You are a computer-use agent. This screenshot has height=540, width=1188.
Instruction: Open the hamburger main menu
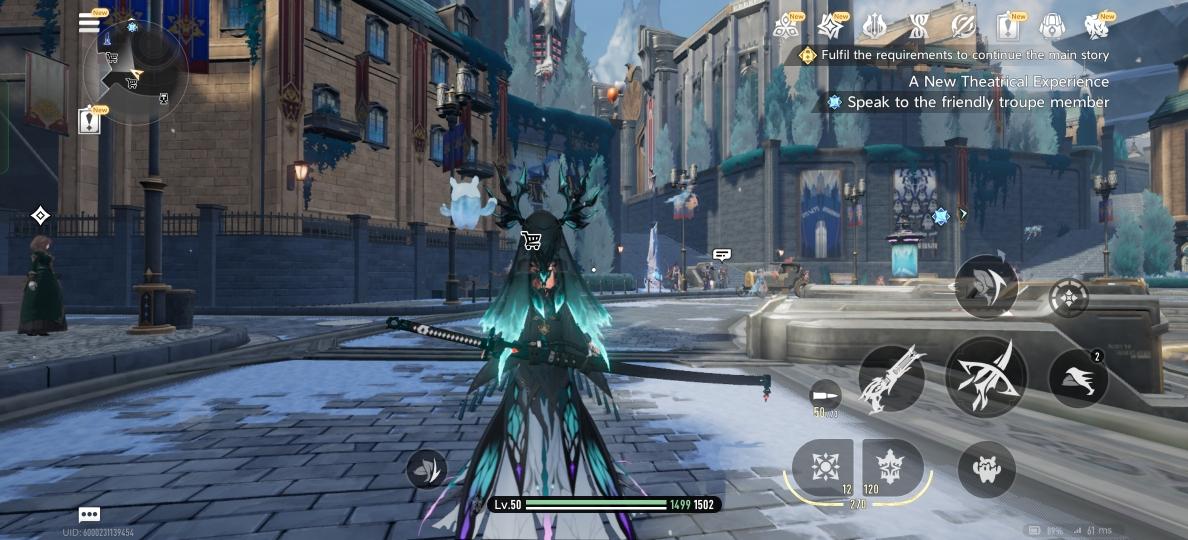89,24
